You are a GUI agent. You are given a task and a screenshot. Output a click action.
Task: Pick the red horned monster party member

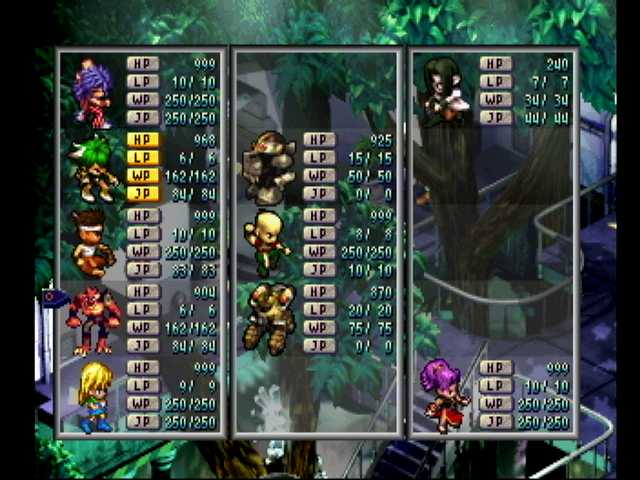[x=93, y=320]
